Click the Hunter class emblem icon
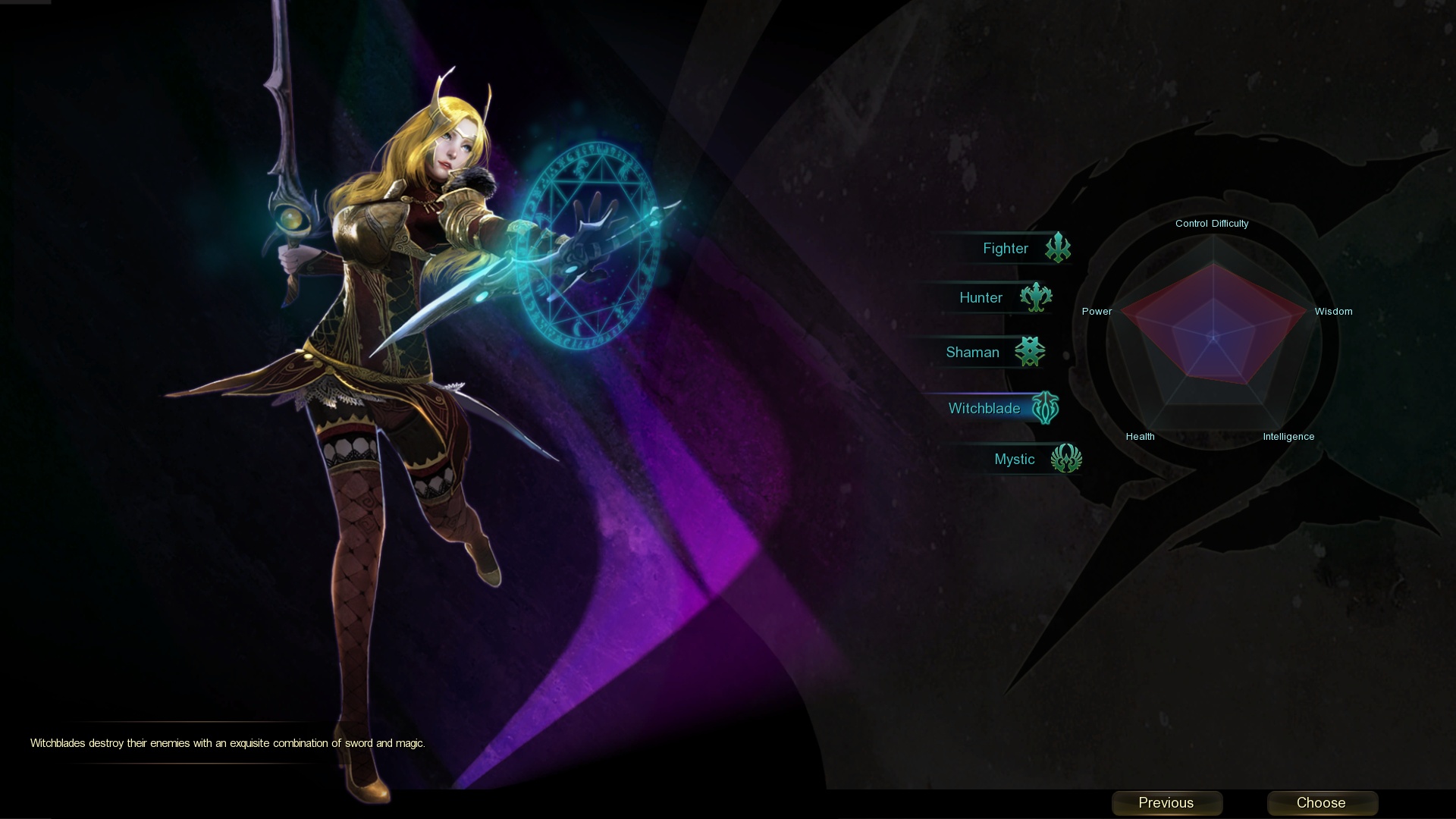1456x819 pixels. pyautogui.click(x=1034, y=298)
